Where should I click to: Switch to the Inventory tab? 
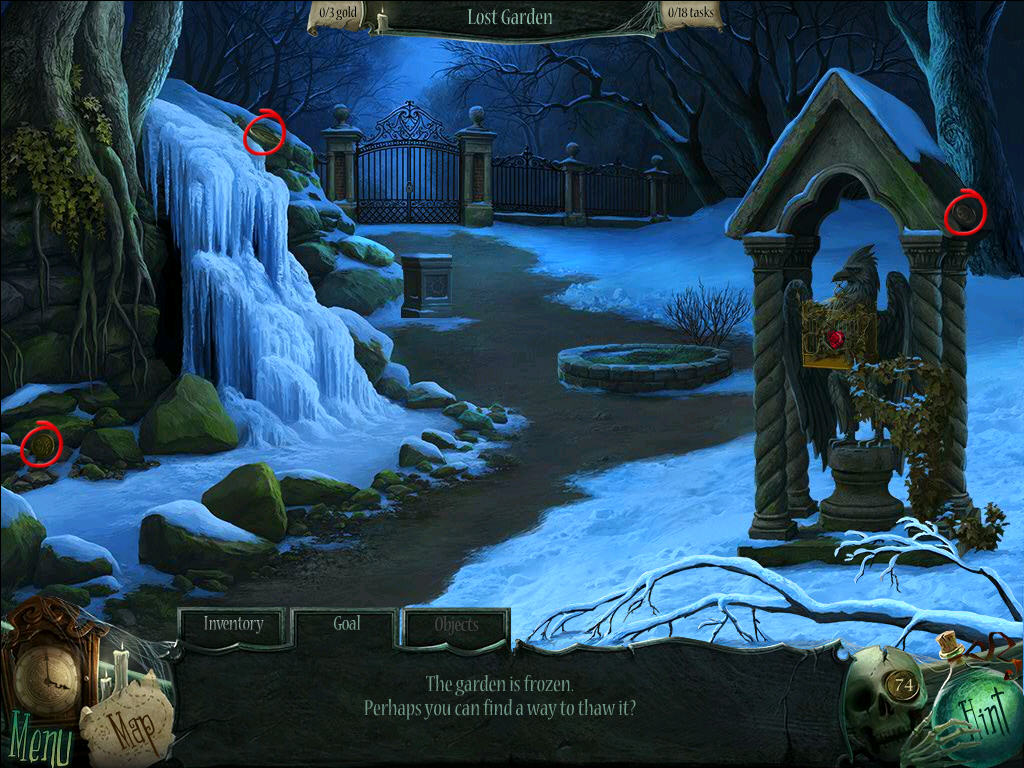(x=234, y=625)
